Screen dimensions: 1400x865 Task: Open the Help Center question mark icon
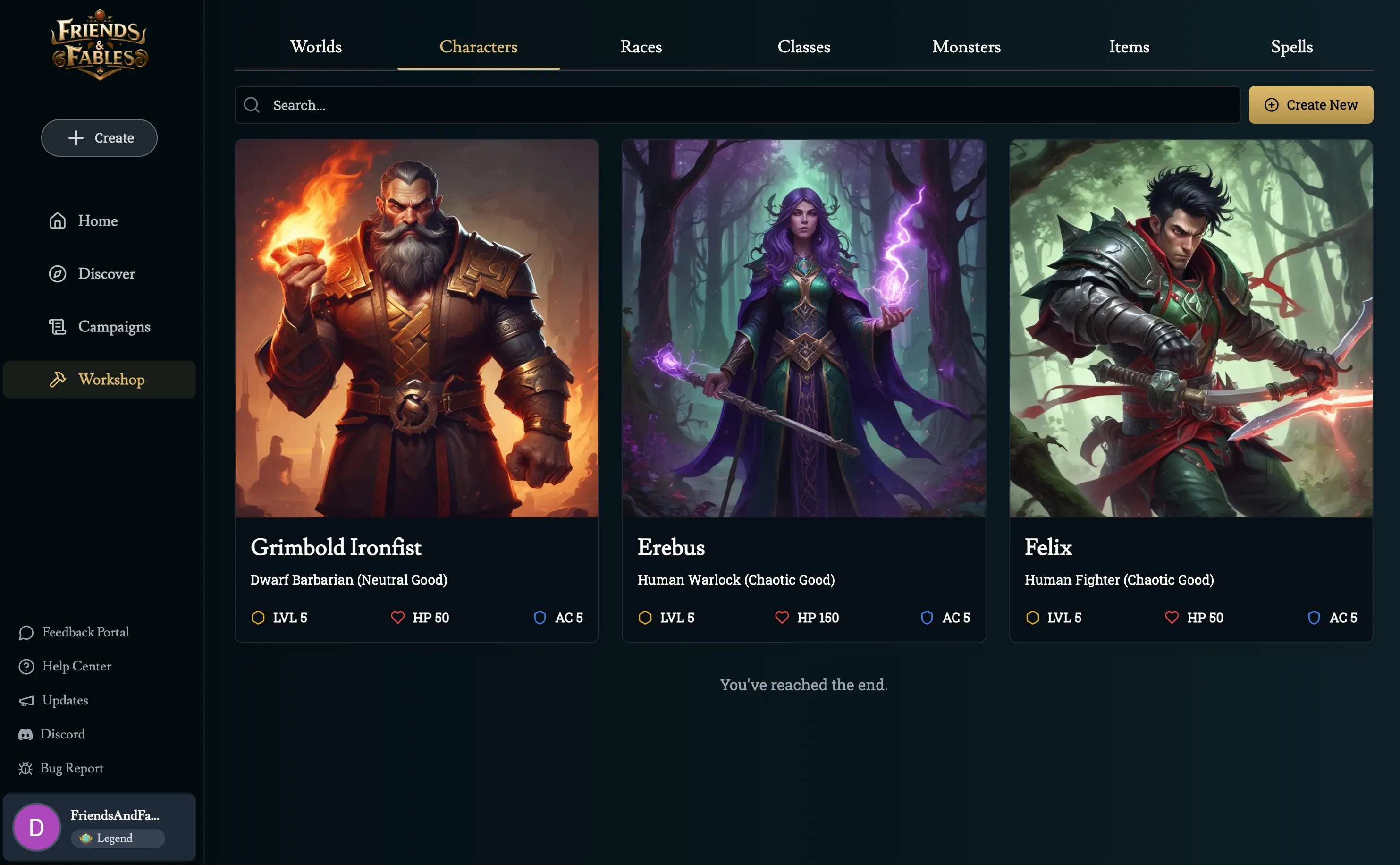(26, 666)
